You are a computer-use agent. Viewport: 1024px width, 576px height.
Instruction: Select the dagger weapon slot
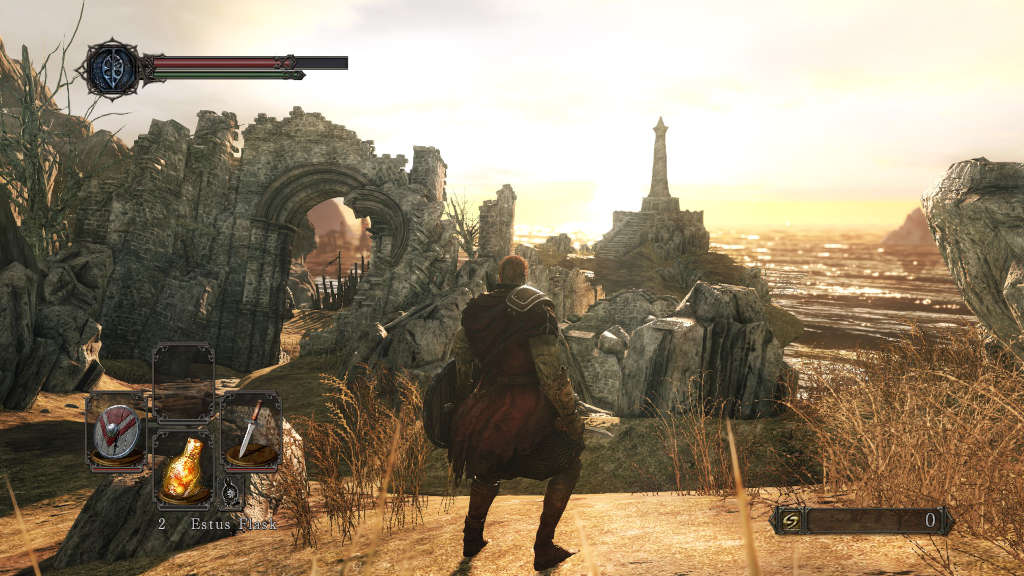(251, 432)
